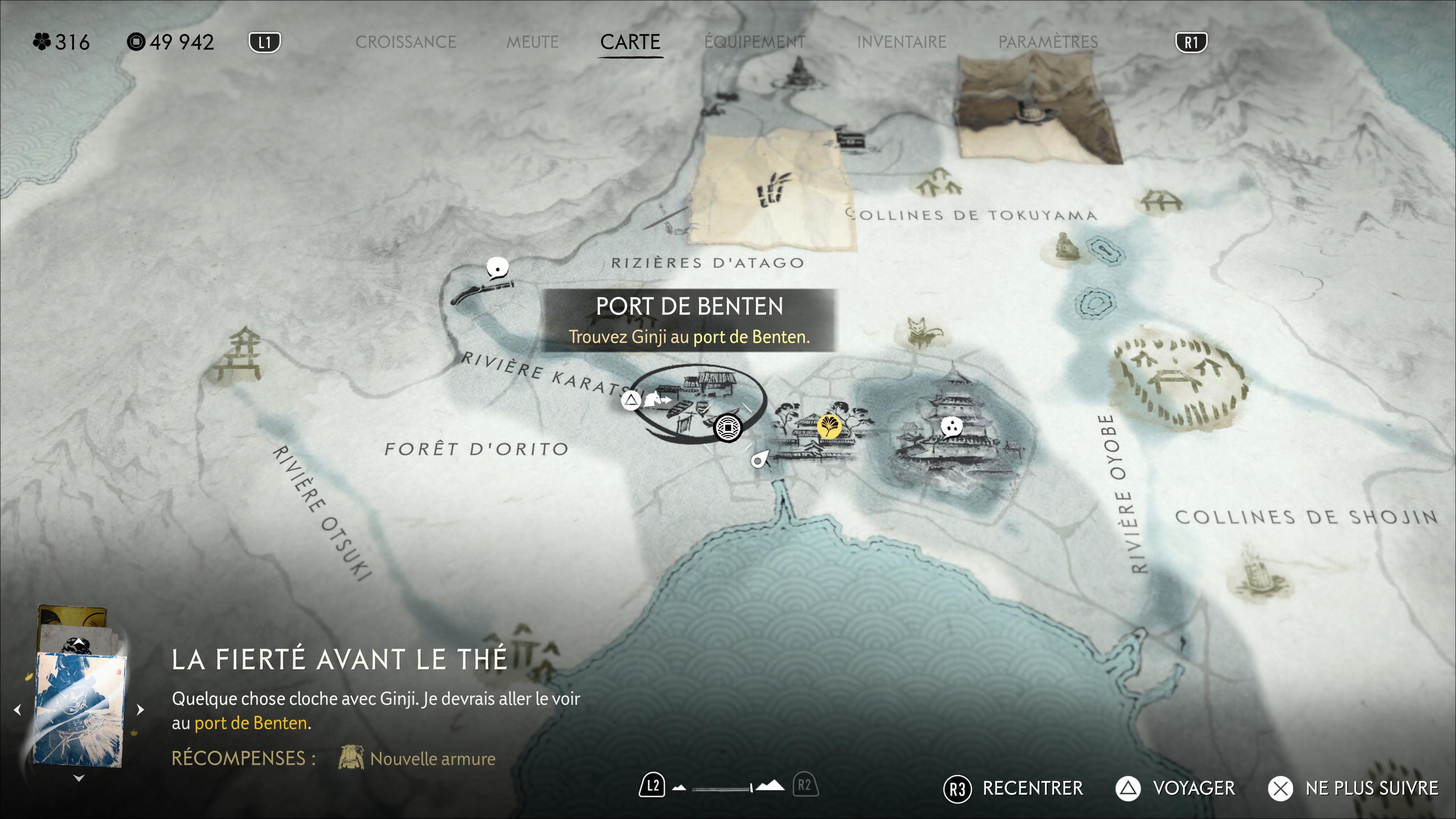Screen dimensions: 1456x819
Task: Switch to the Croissance tab
Action: tap(405, 42)
